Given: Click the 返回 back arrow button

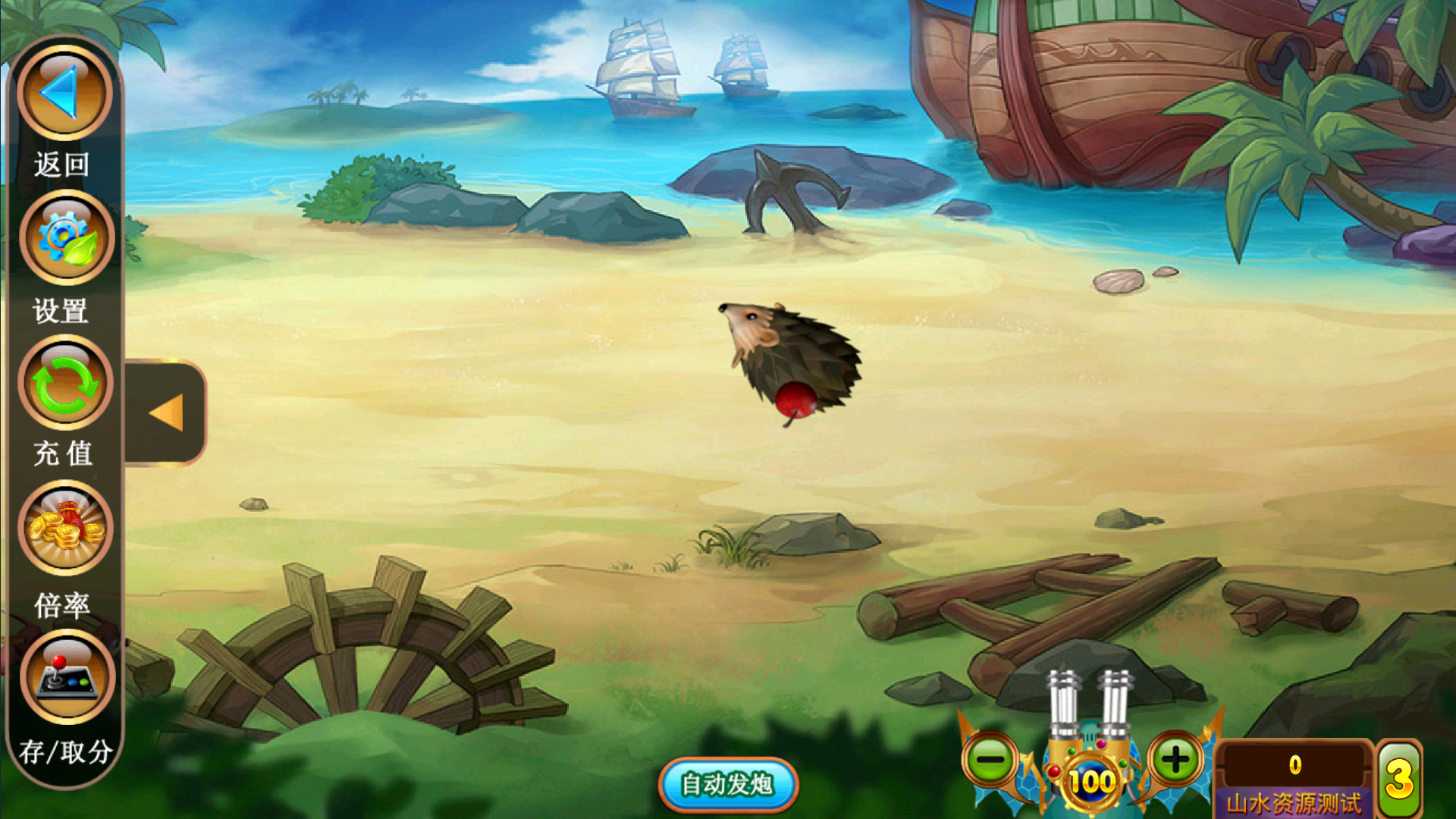Looking at the screenshot, I should (x=64, y=93).
